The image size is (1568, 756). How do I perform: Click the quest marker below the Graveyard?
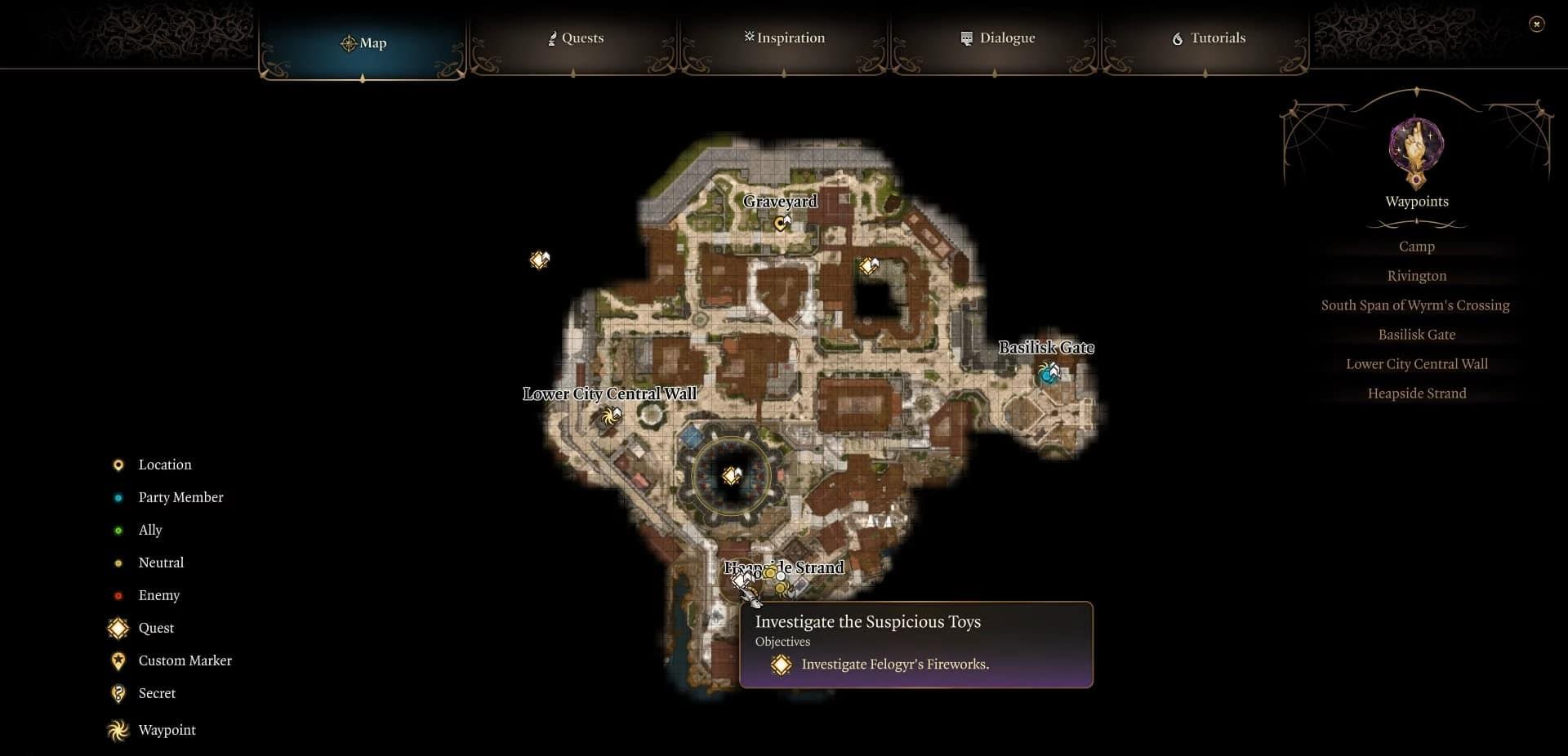[x=869, y=265]
